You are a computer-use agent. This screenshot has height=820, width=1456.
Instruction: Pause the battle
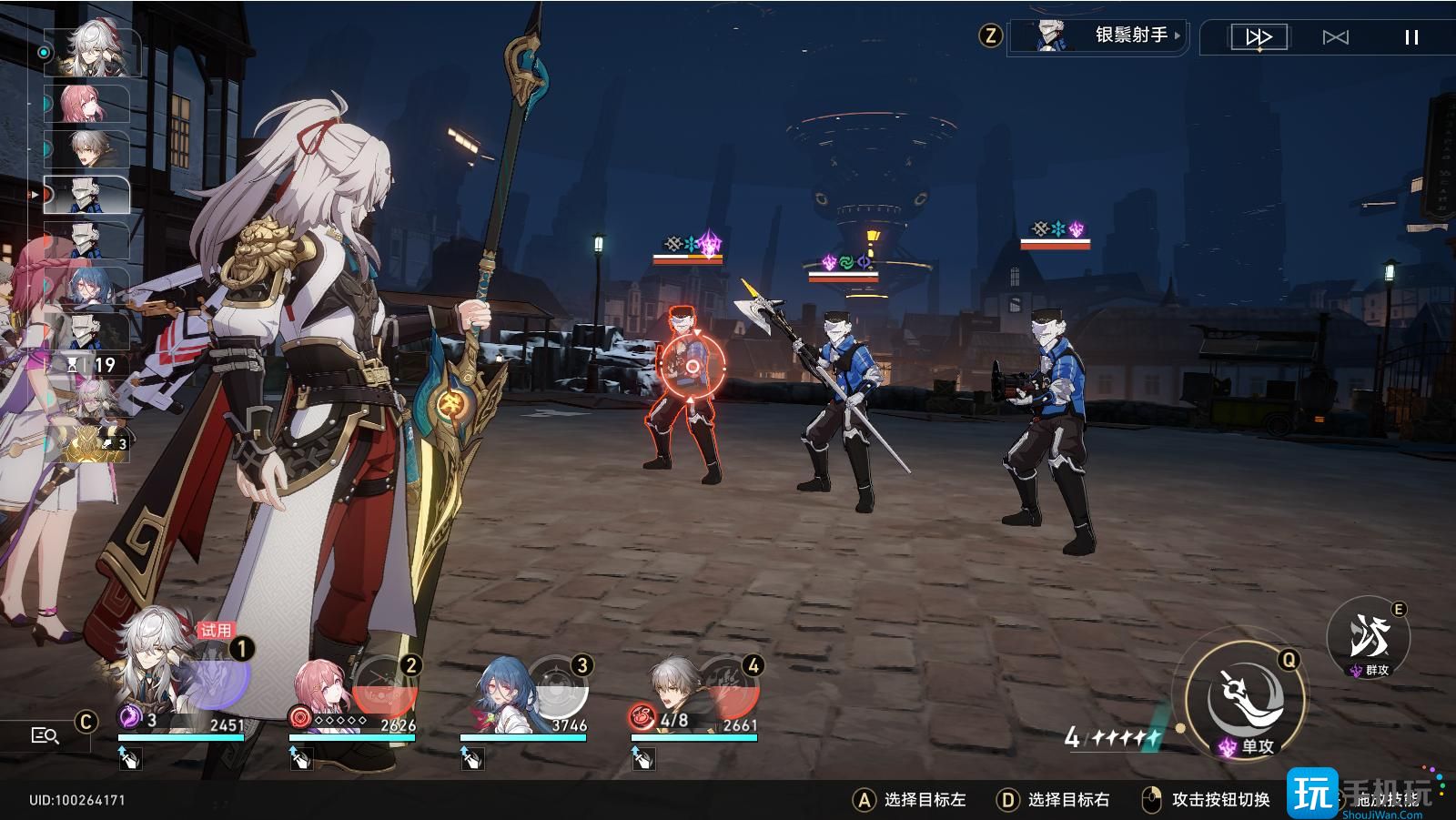click(1411, 37)
